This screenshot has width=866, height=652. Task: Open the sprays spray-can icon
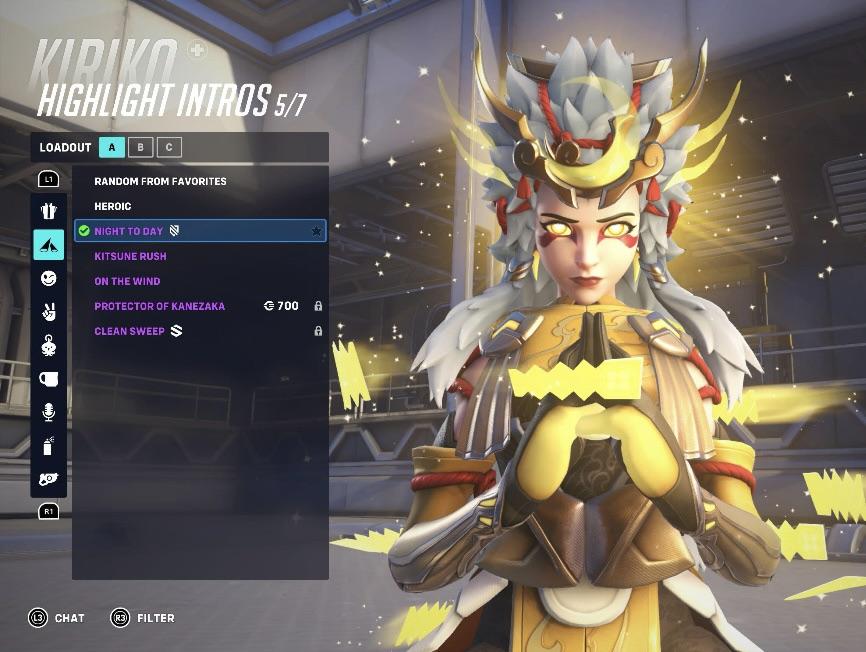(49, 446)
